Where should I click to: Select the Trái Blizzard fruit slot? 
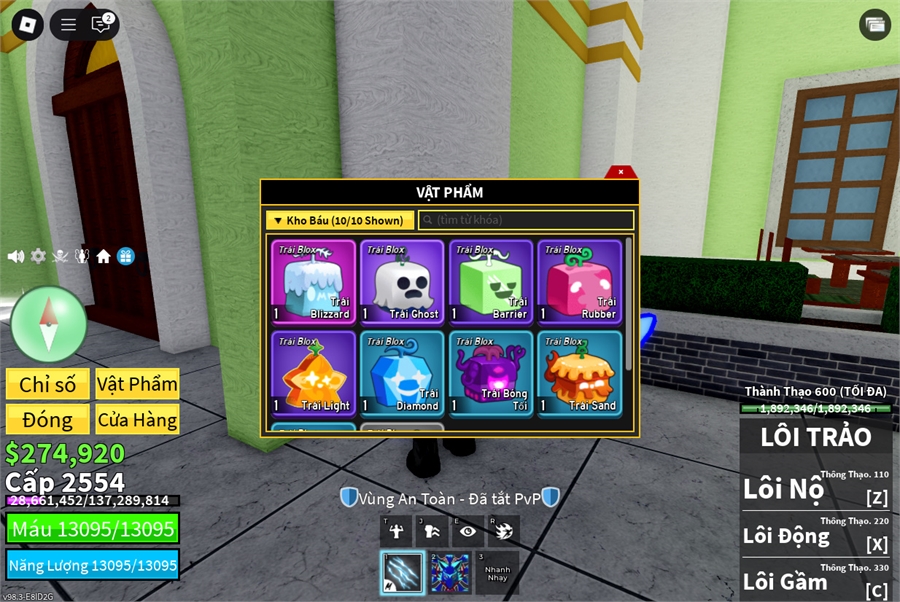click(x=314, y=282)
